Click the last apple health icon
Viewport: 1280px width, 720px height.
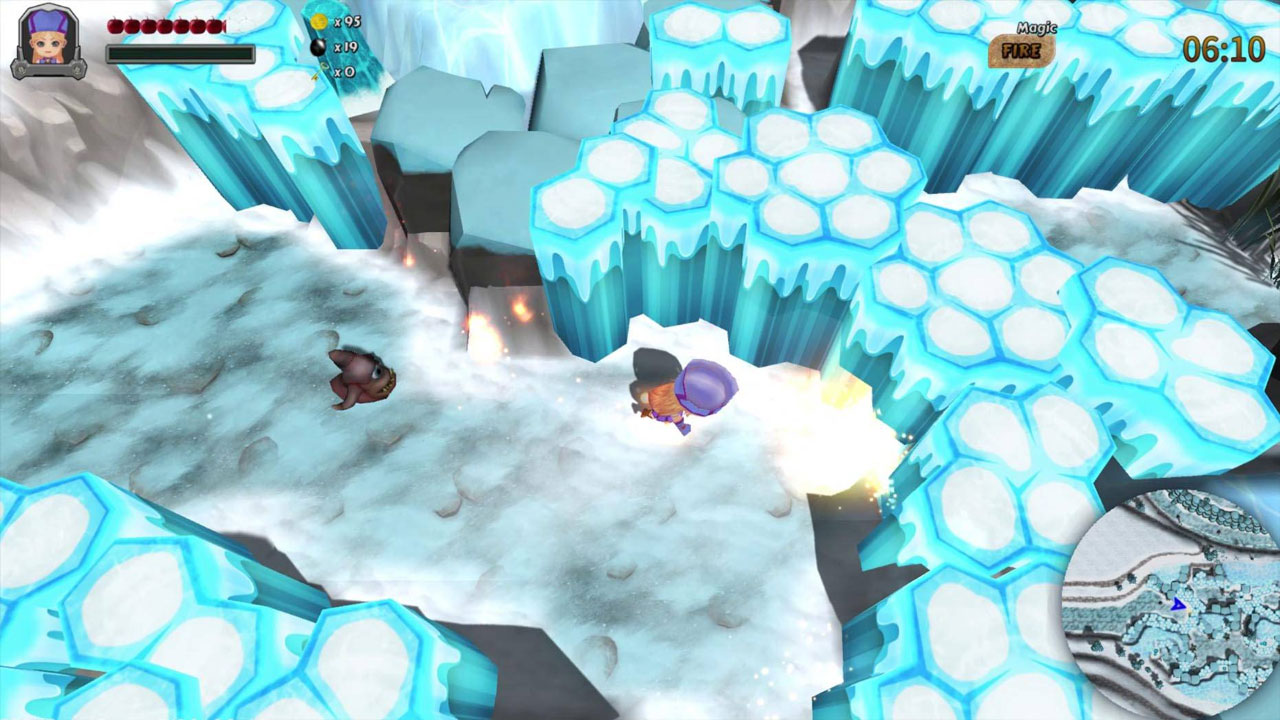point(216,26)
